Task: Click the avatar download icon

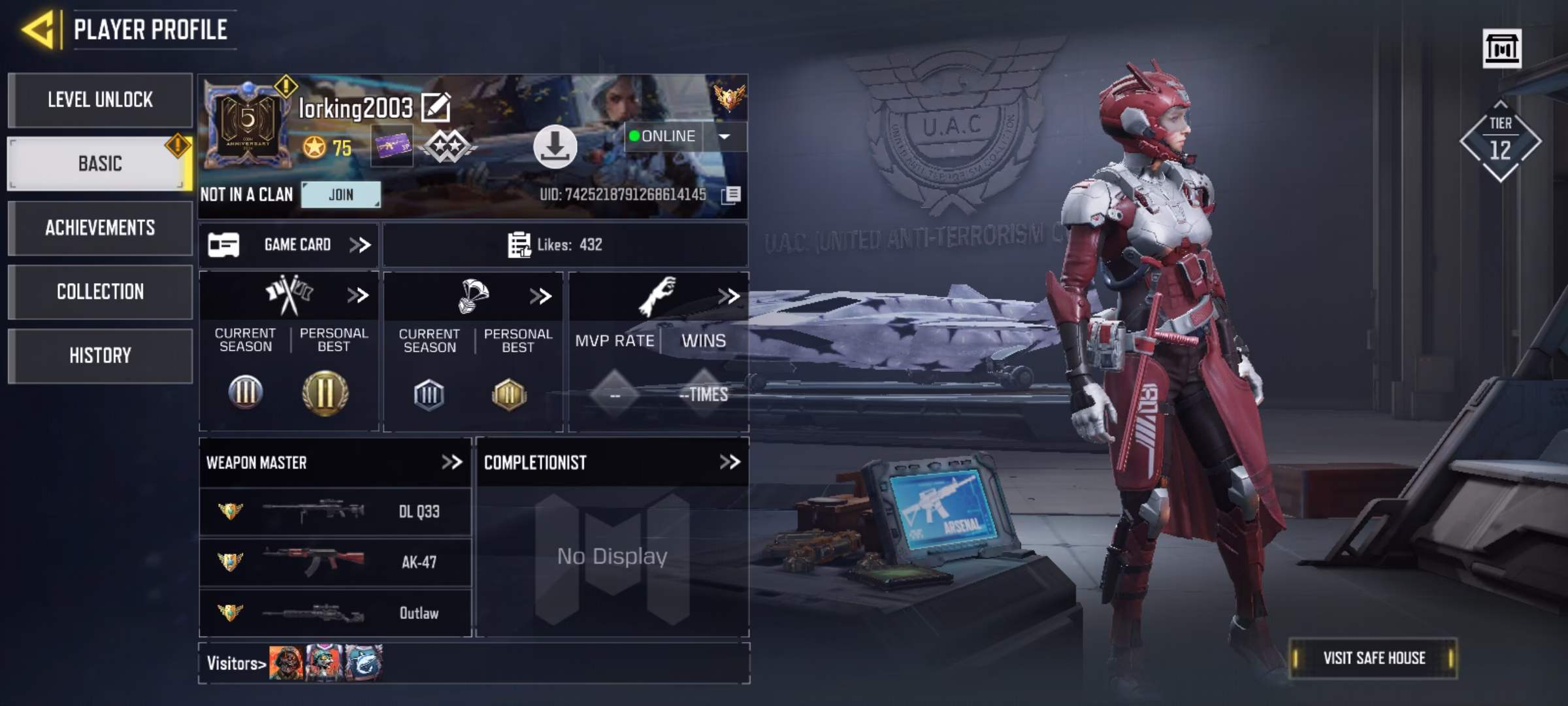Action: [x=555, y=148]
